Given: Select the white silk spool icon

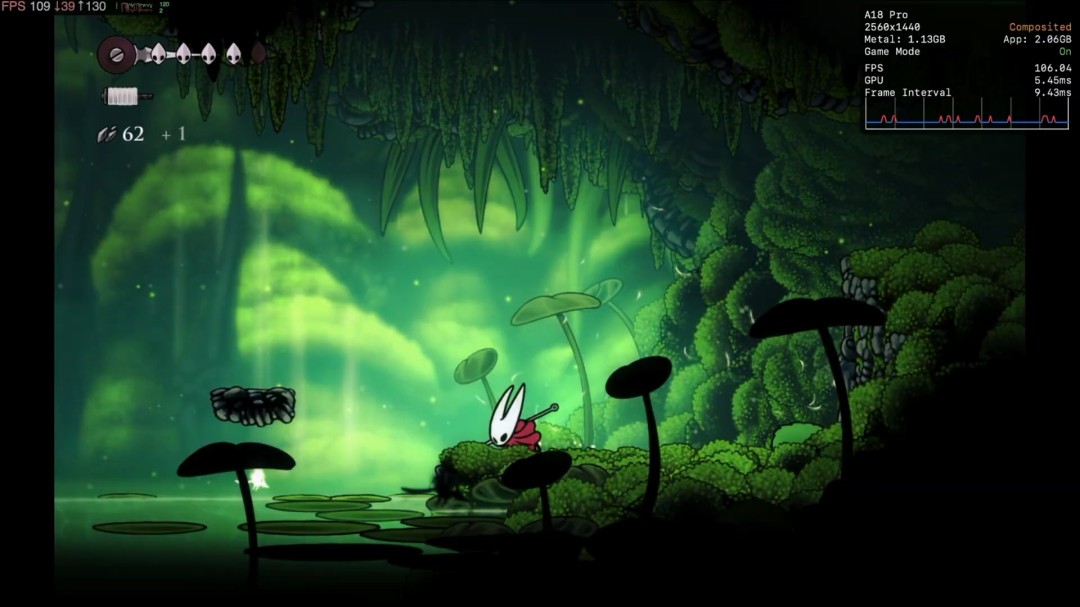Looking at the screenshot, I should point(124,96).
